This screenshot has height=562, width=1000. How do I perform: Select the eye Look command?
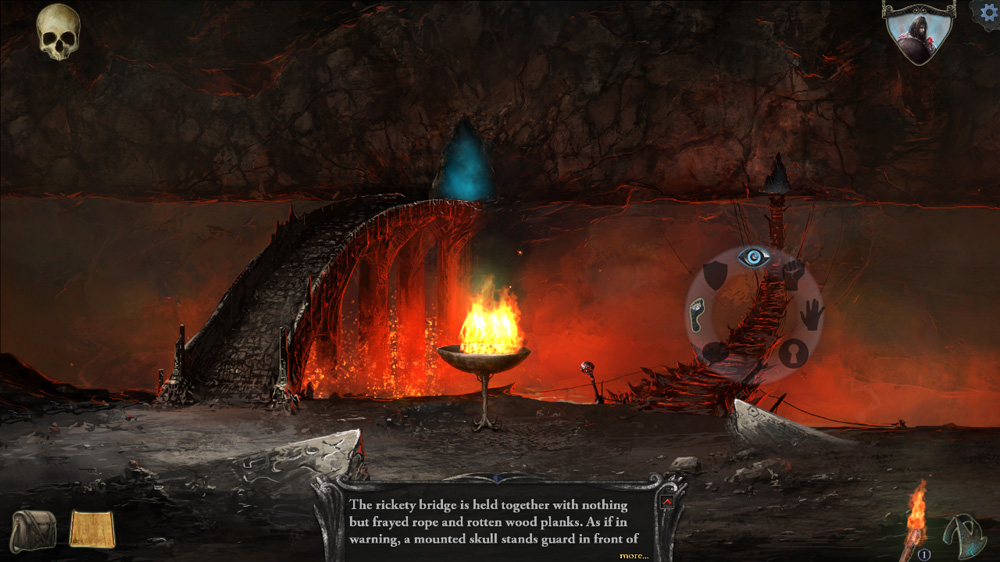754,258
